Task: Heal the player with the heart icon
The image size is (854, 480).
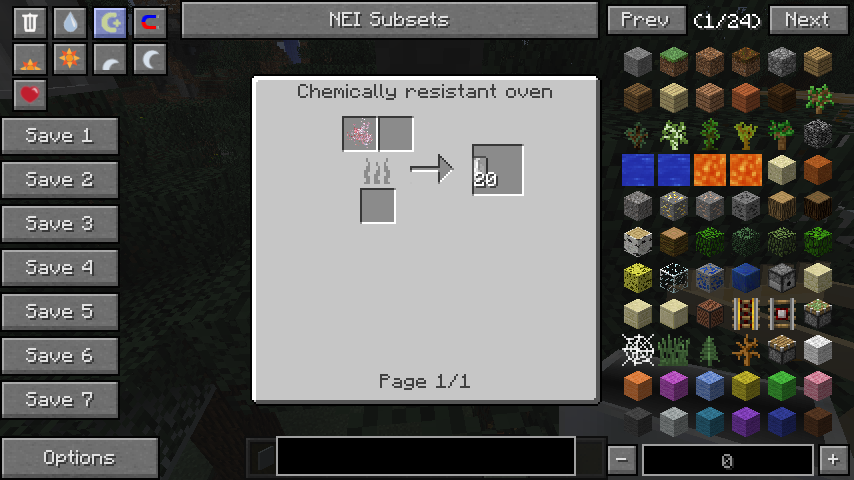Action: pos(30,95)
